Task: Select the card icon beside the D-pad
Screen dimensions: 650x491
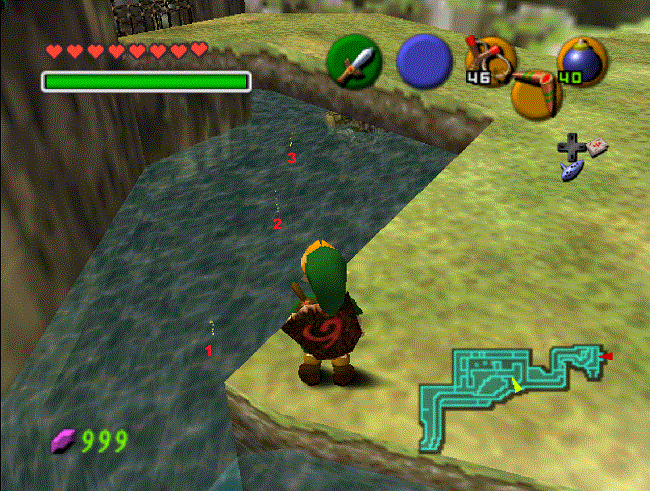Action: coord(598,147)
